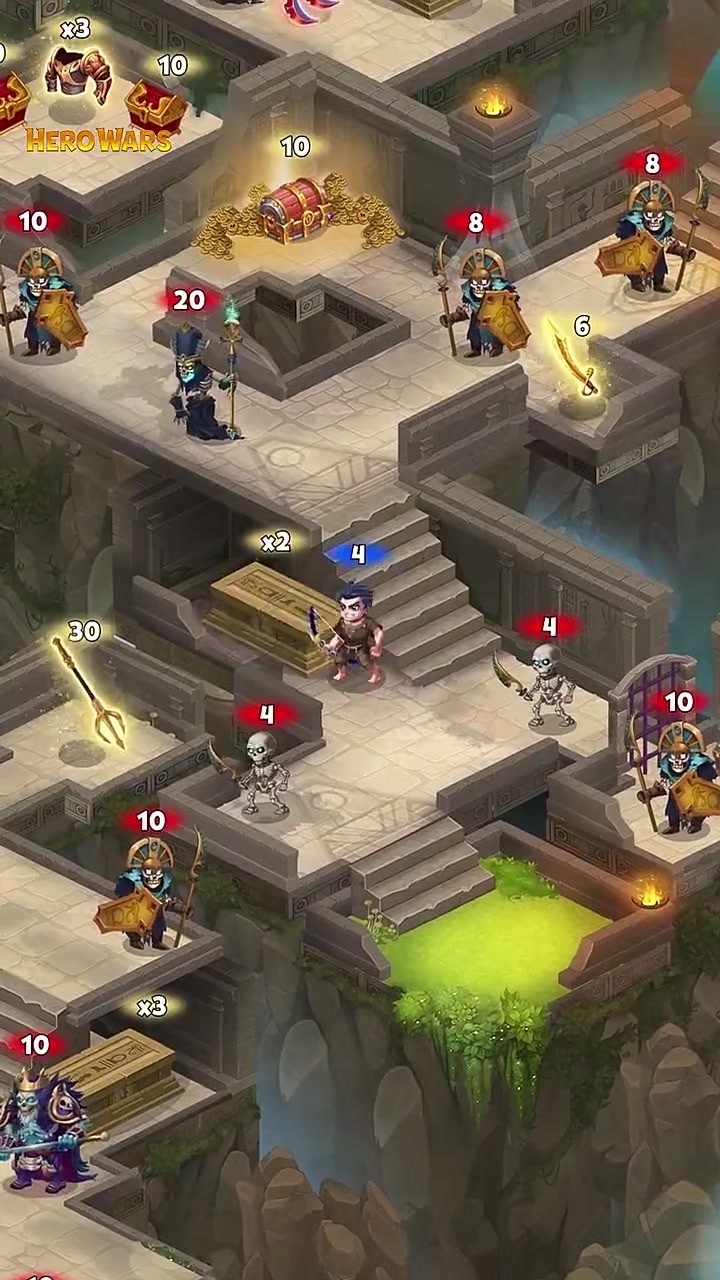Pick up the golden trident worth 30
Viewport: 720px width, 1280px height.
click(90, 692)
